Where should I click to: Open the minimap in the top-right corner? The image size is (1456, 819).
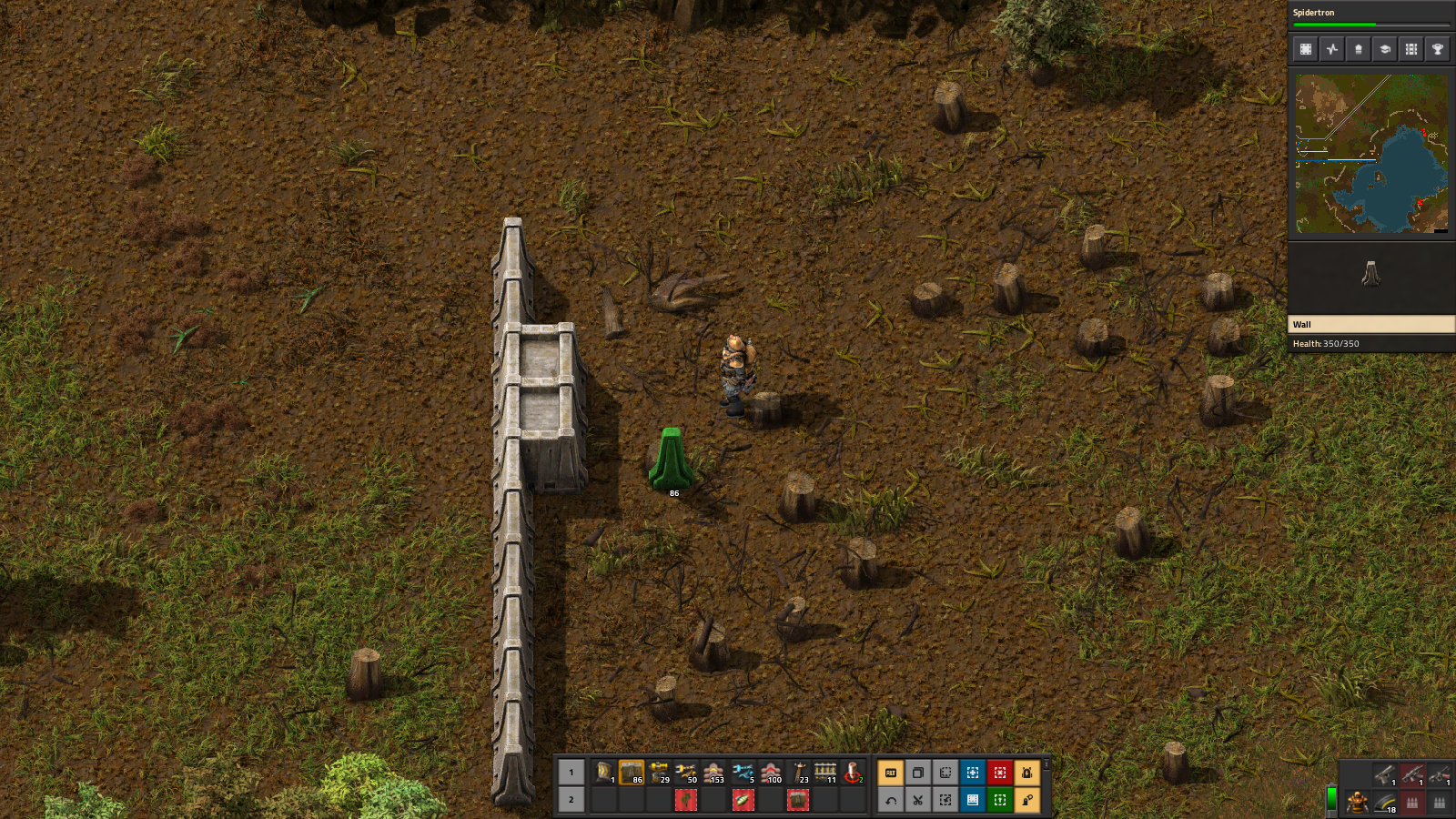[x=1371, y=154]
